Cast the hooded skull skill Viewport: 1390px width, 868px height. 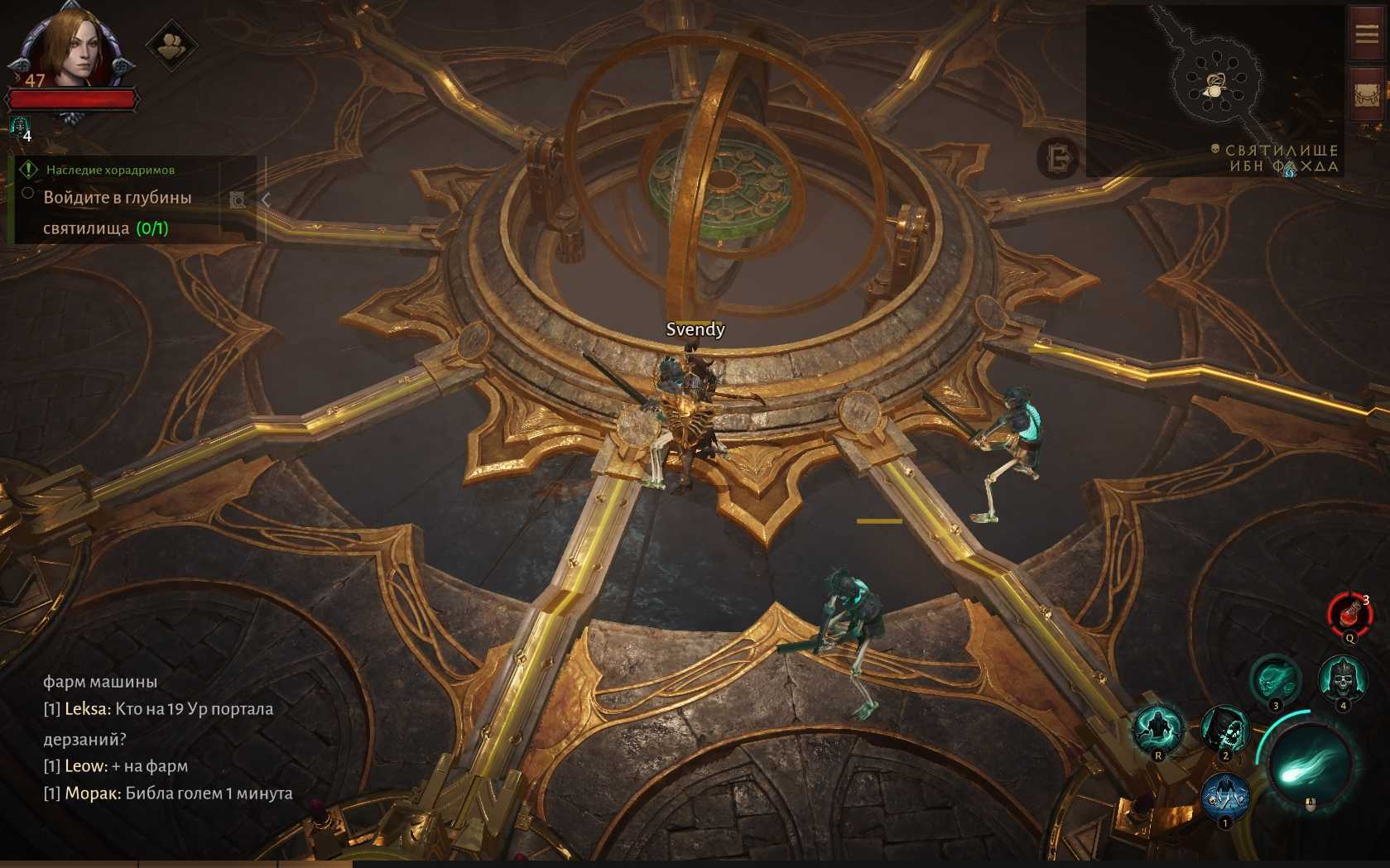pyautogui.click(x=1224, y=730)
